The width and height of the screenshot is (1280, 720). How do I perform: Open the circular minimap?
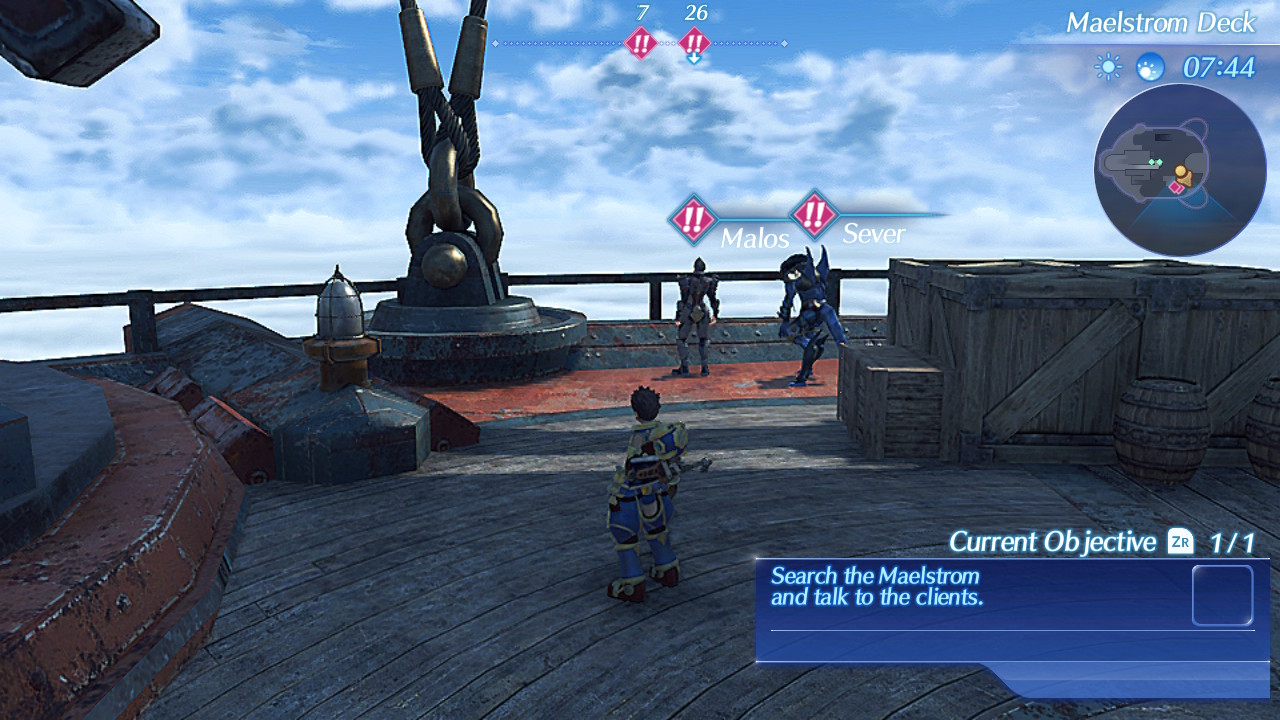pos(1180,170)
